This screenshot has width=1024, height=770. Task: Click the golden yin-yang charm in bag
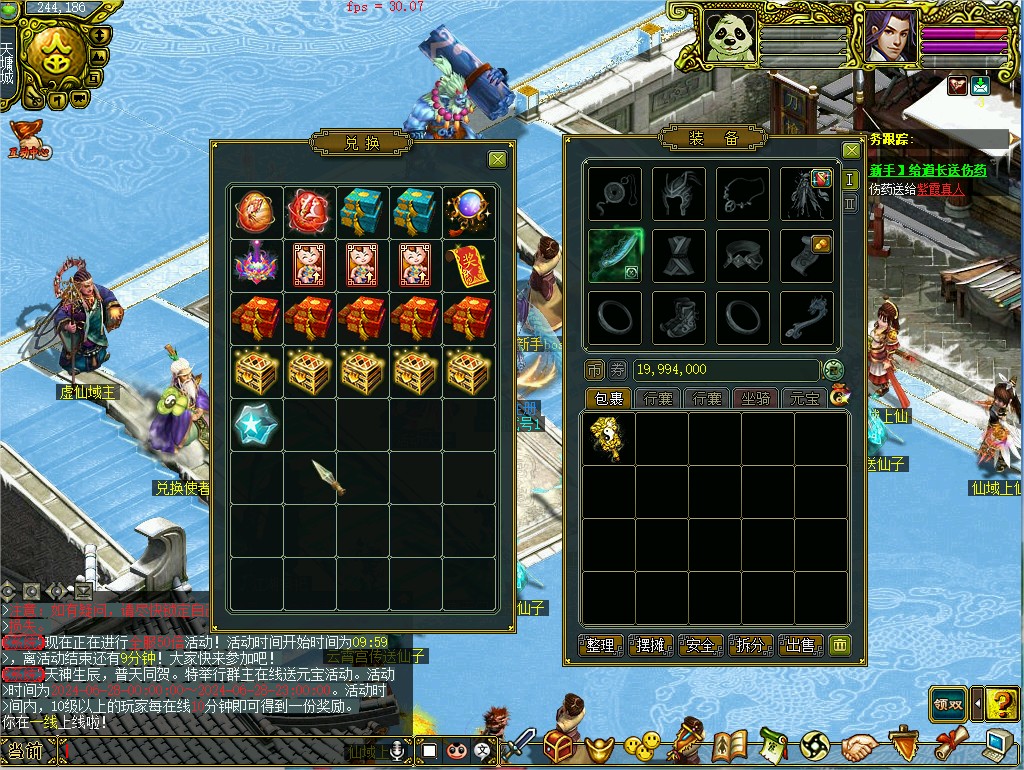pyautogui.click(x=607, y=438)
